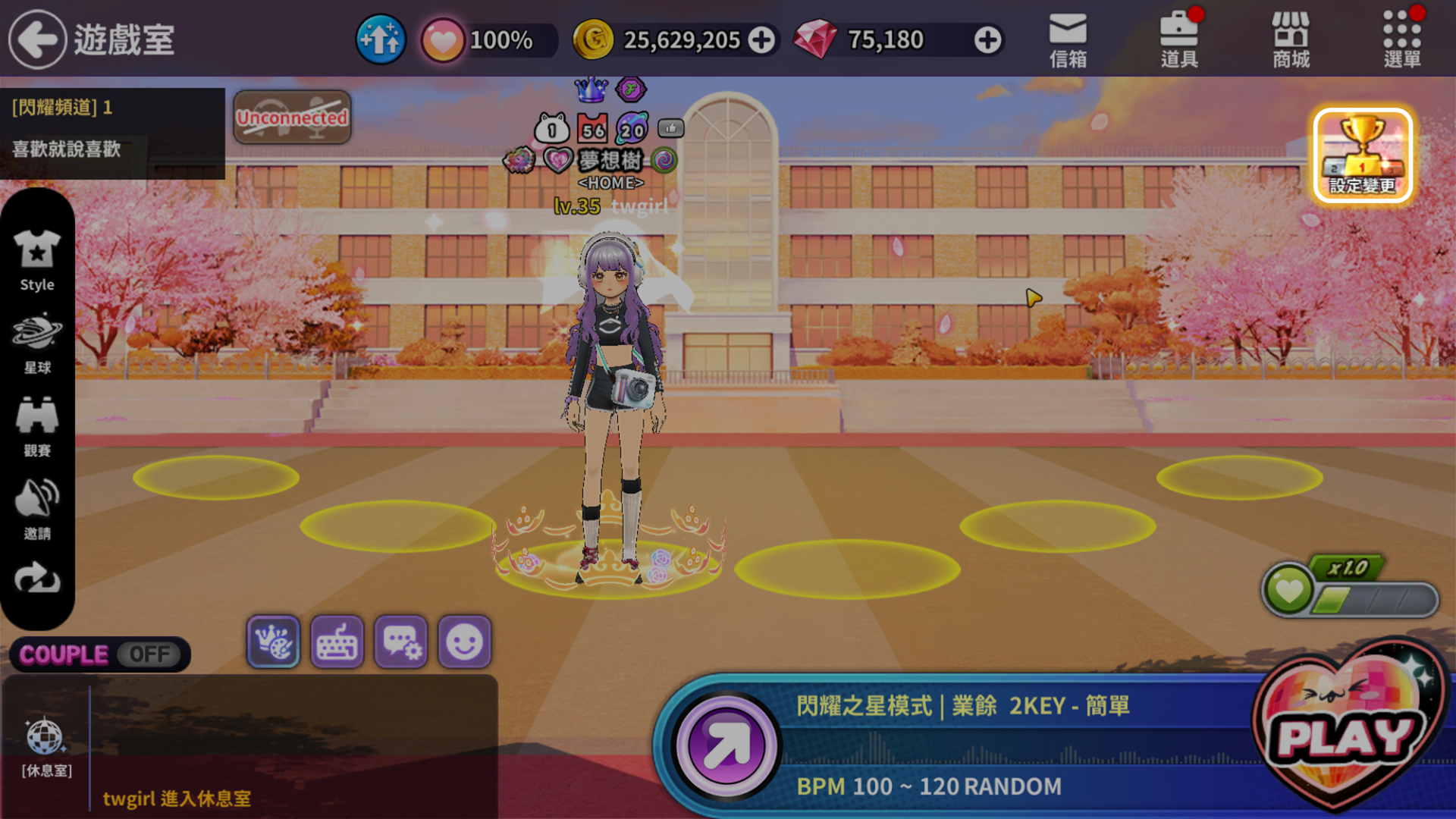Open the 邀請 invite option
Screen dimensions: 1456x819
click(37, 510)
